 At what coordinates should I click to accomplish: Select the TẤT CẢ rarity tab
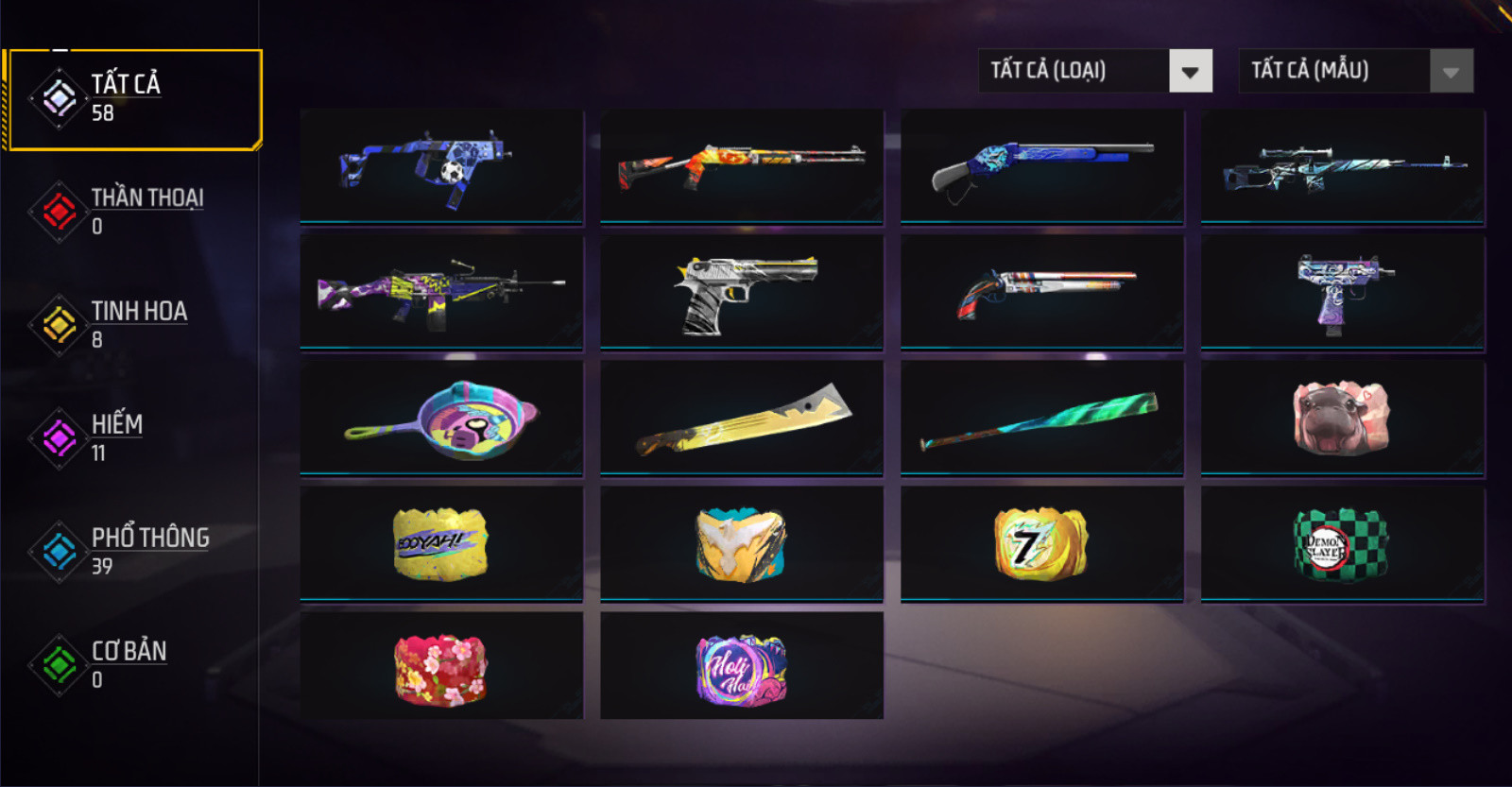coord(132,98)
